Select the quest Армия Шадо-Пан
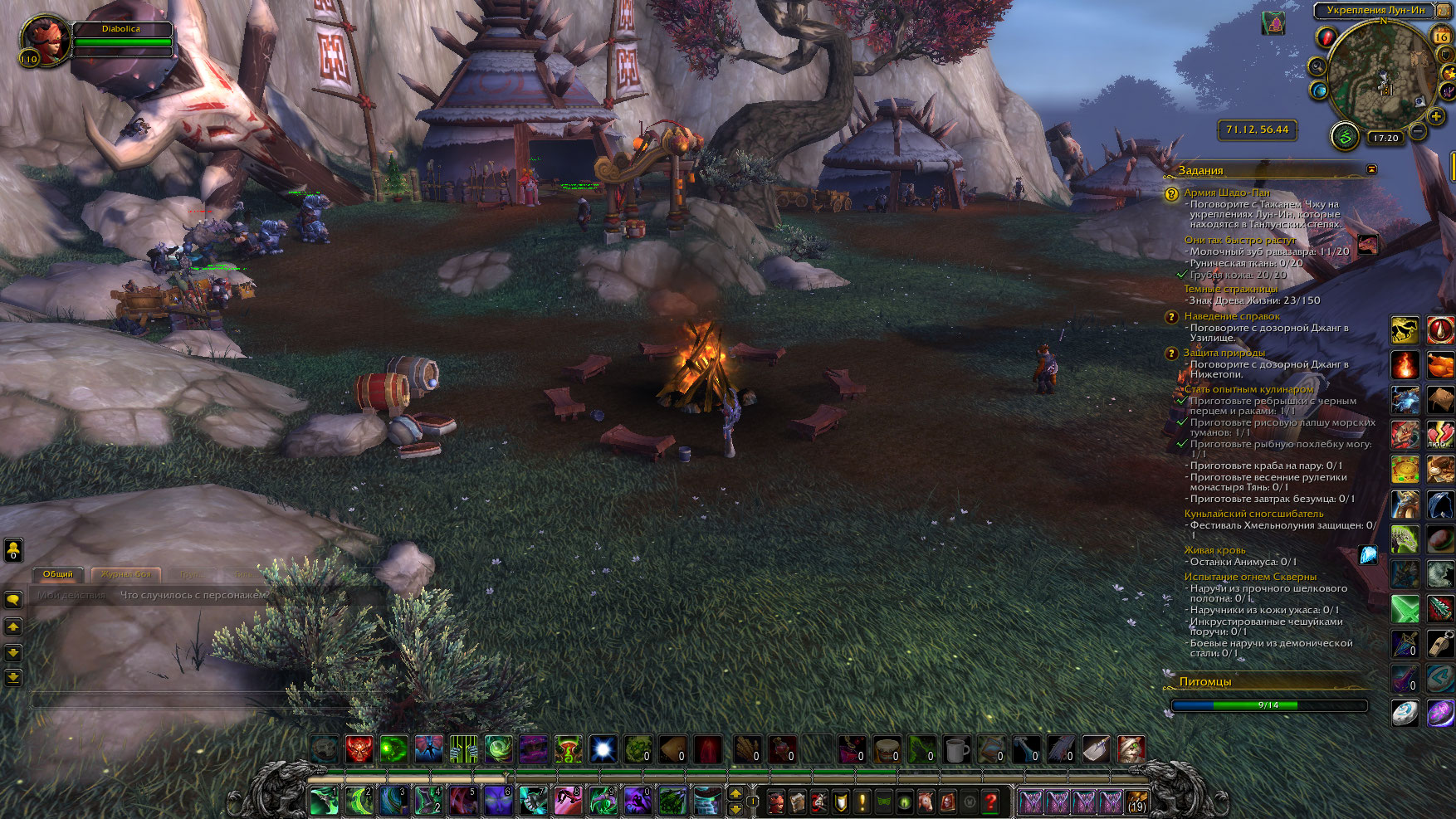1456x819 pixels. (1226, 193)
